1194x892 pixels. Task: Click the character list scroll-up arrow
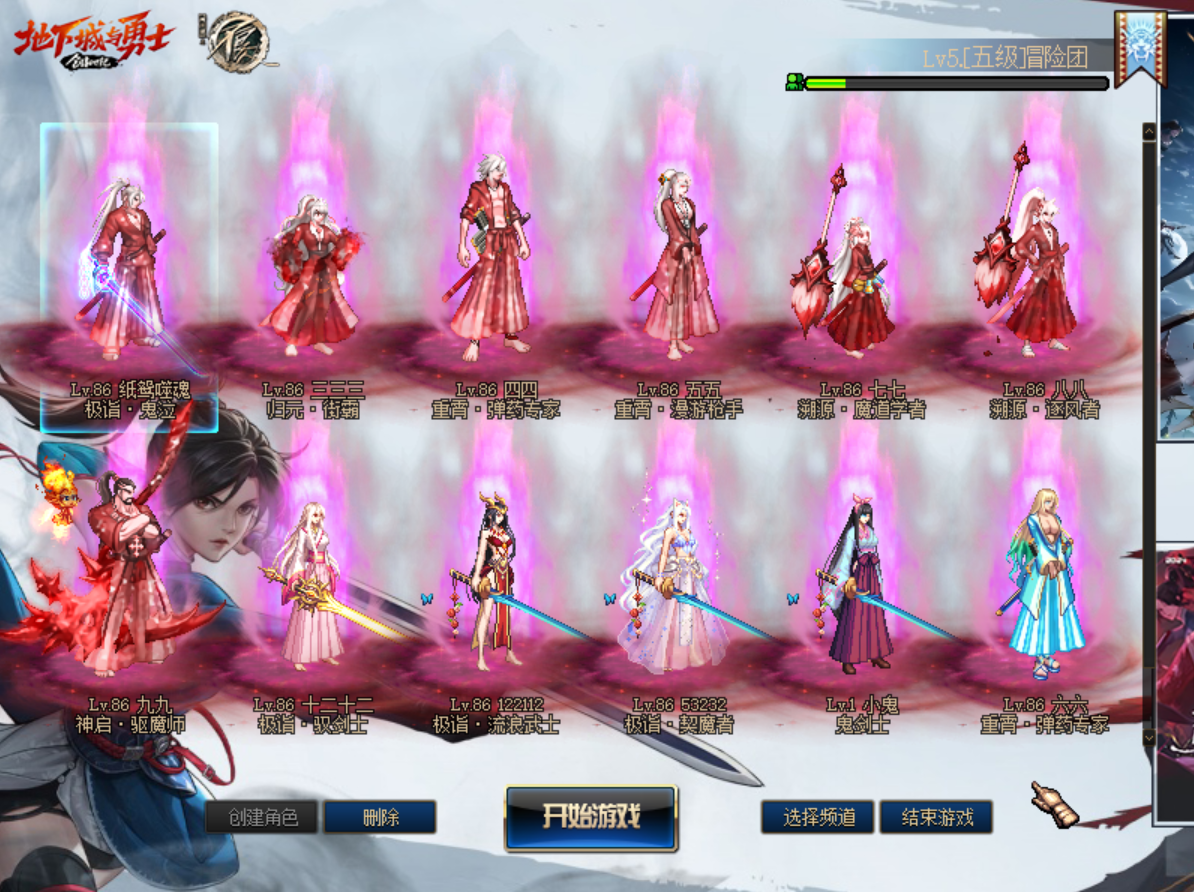click(1149, 131)
